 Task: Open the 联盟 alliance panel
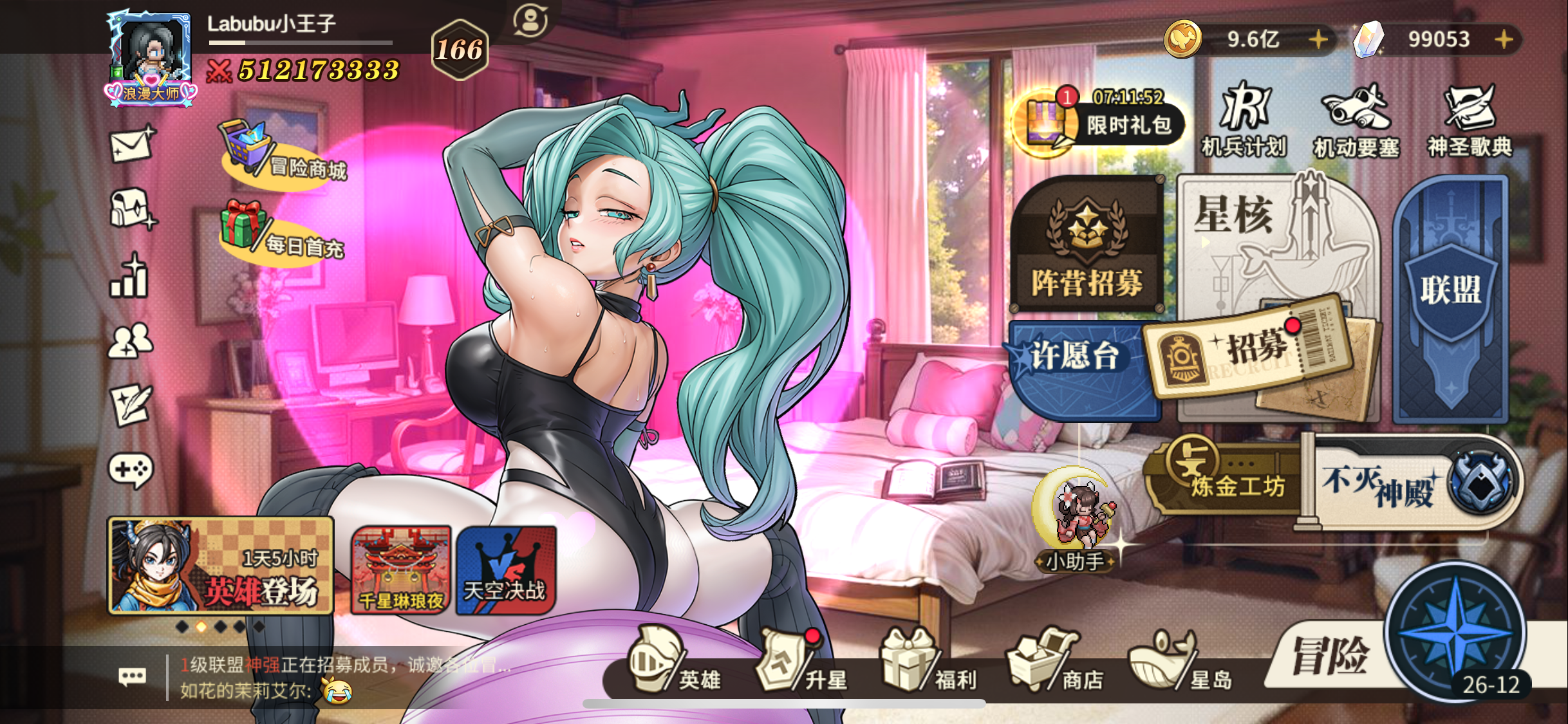click(1451, 290)
